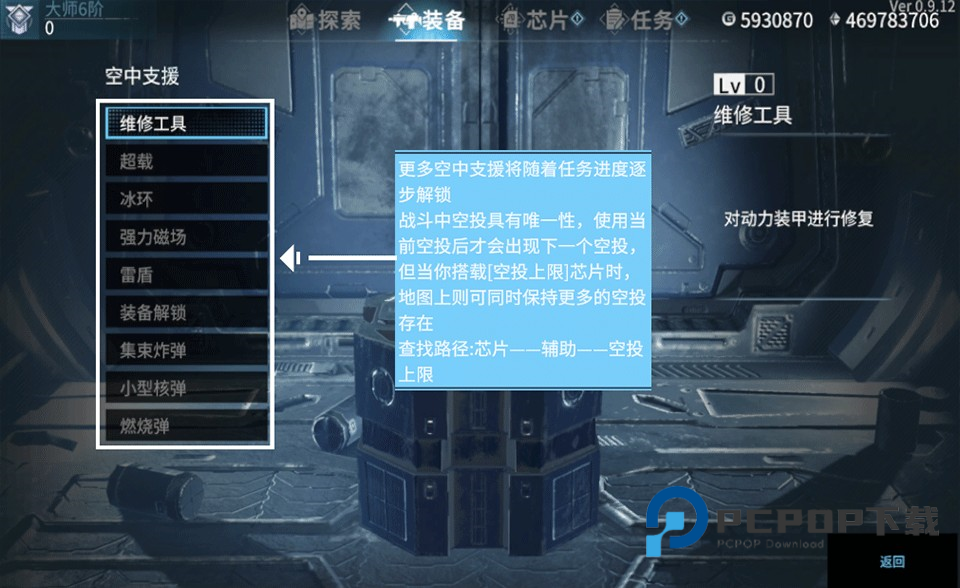Switch to the 探索 tab
960x588 pixels.
326,19
